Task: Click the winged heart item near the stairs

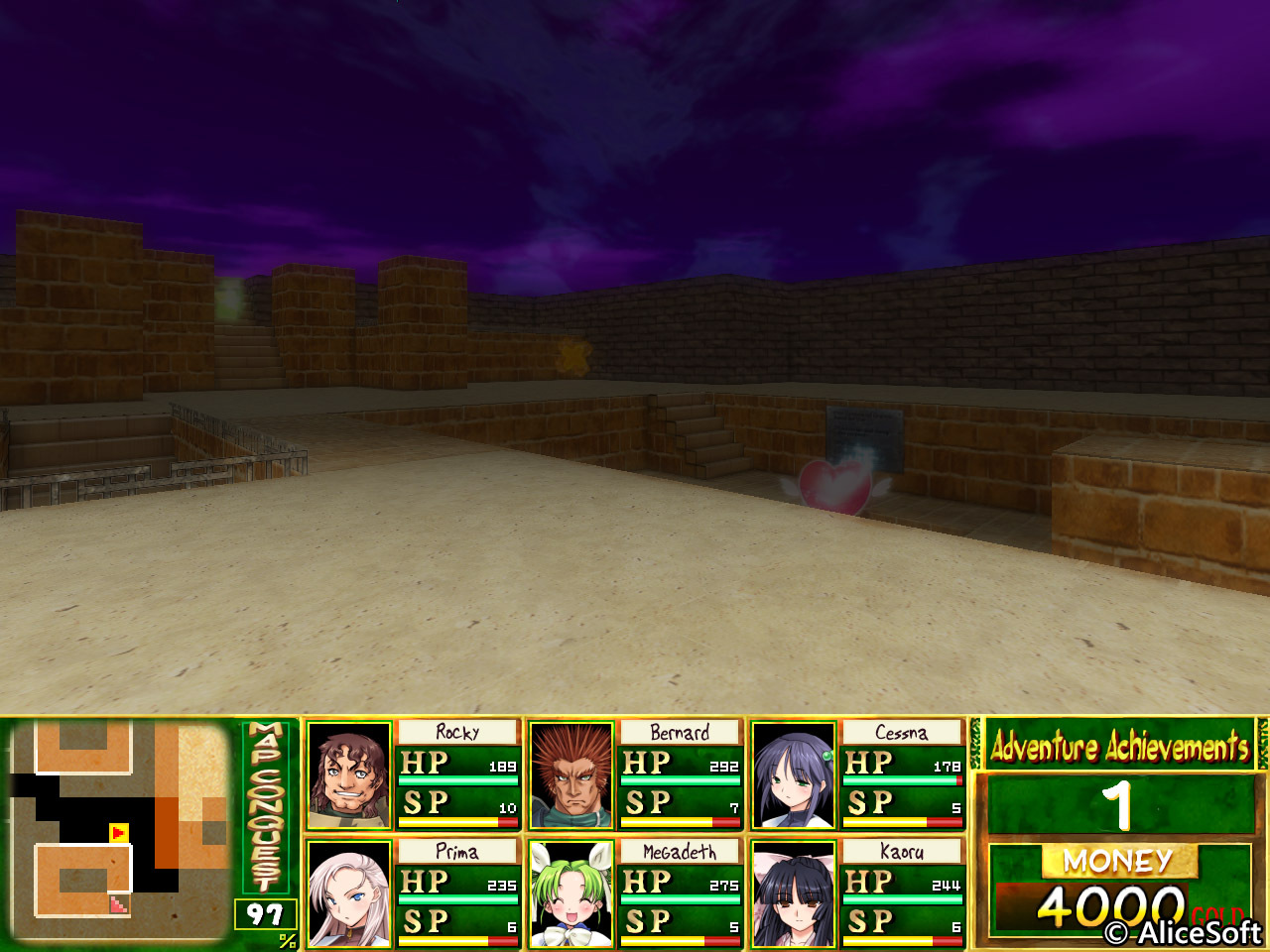Action: [x=836, y=486]
